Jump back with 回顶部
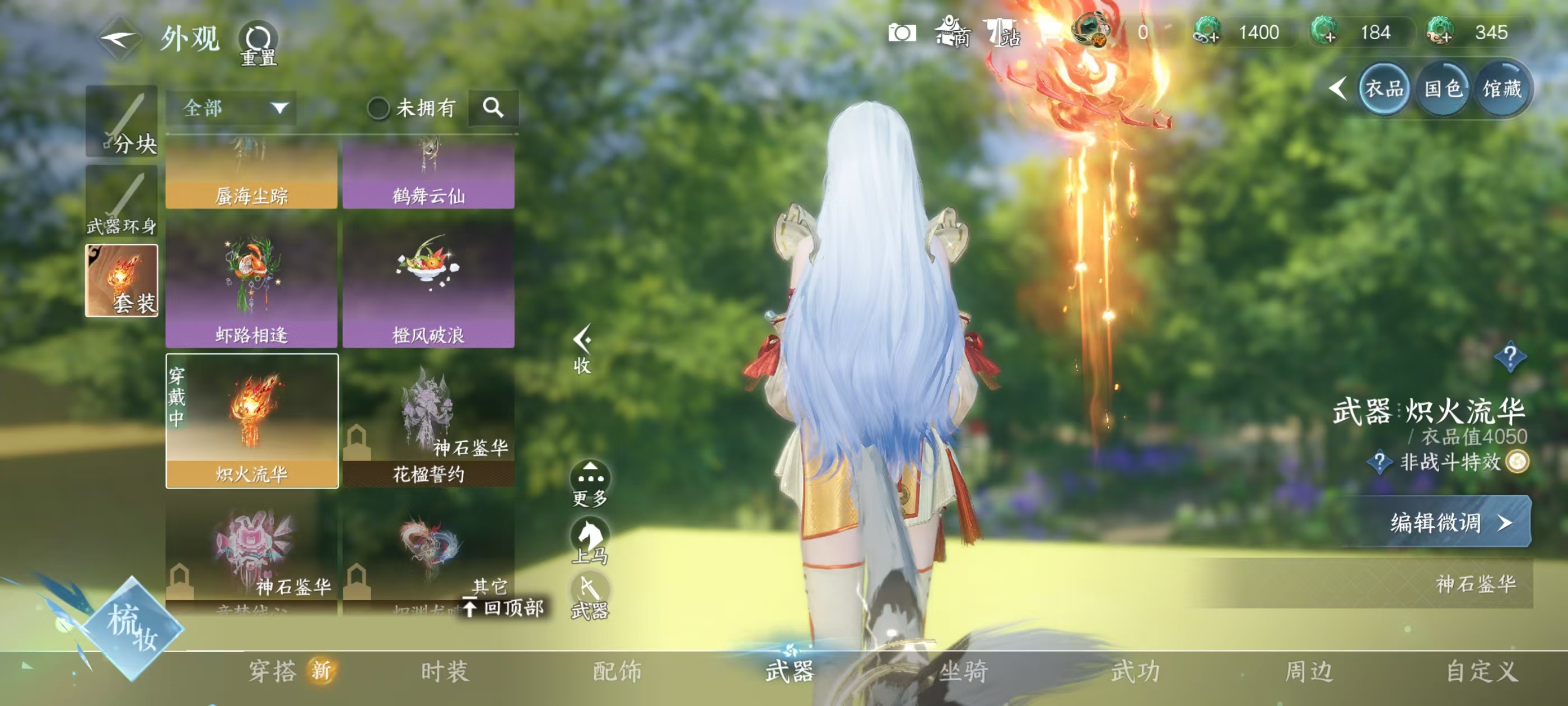The image size is (1568, 706). tap(504, 607)
